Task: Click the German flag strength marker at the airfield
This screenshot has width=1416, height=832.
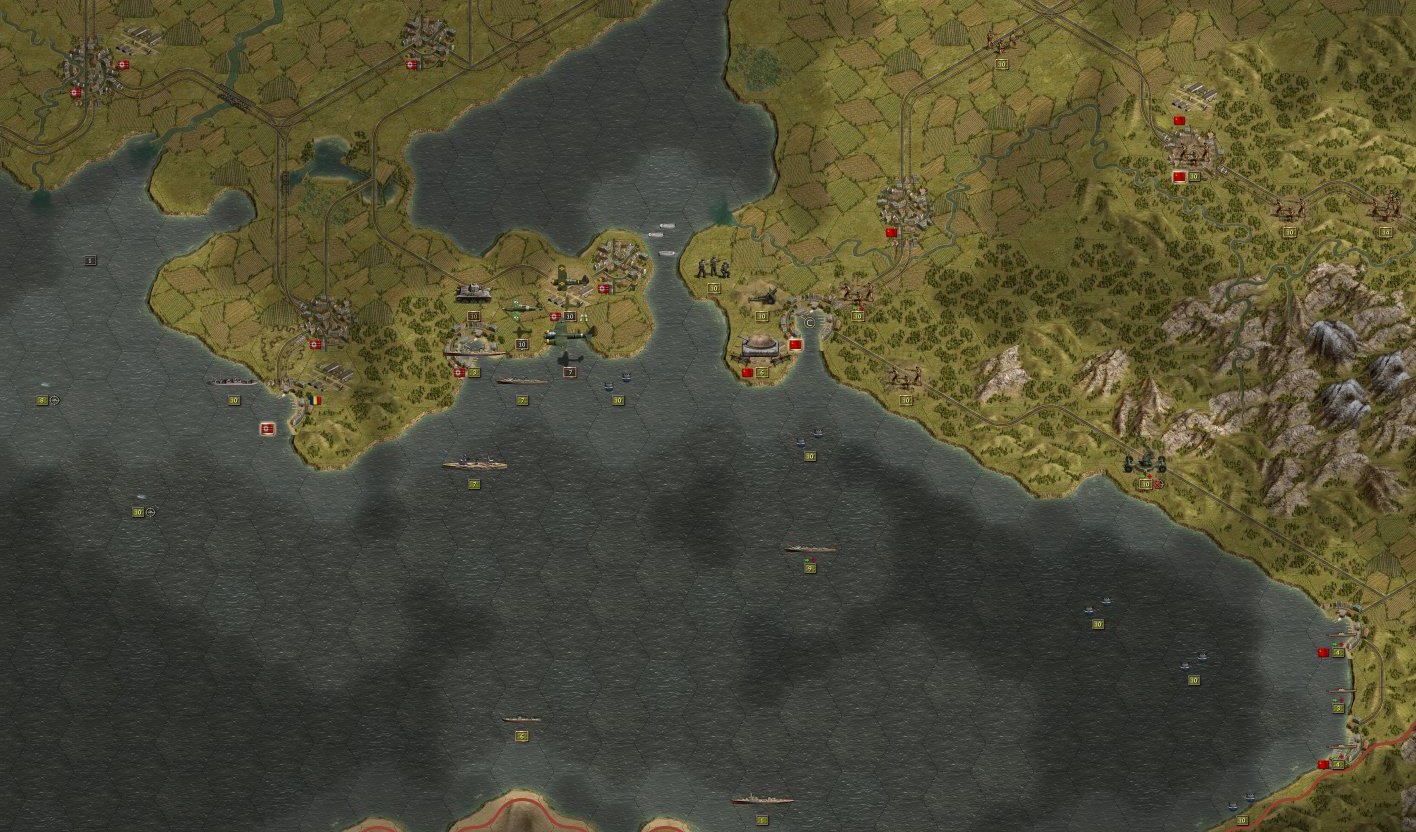Action: [x=553, y=316]
